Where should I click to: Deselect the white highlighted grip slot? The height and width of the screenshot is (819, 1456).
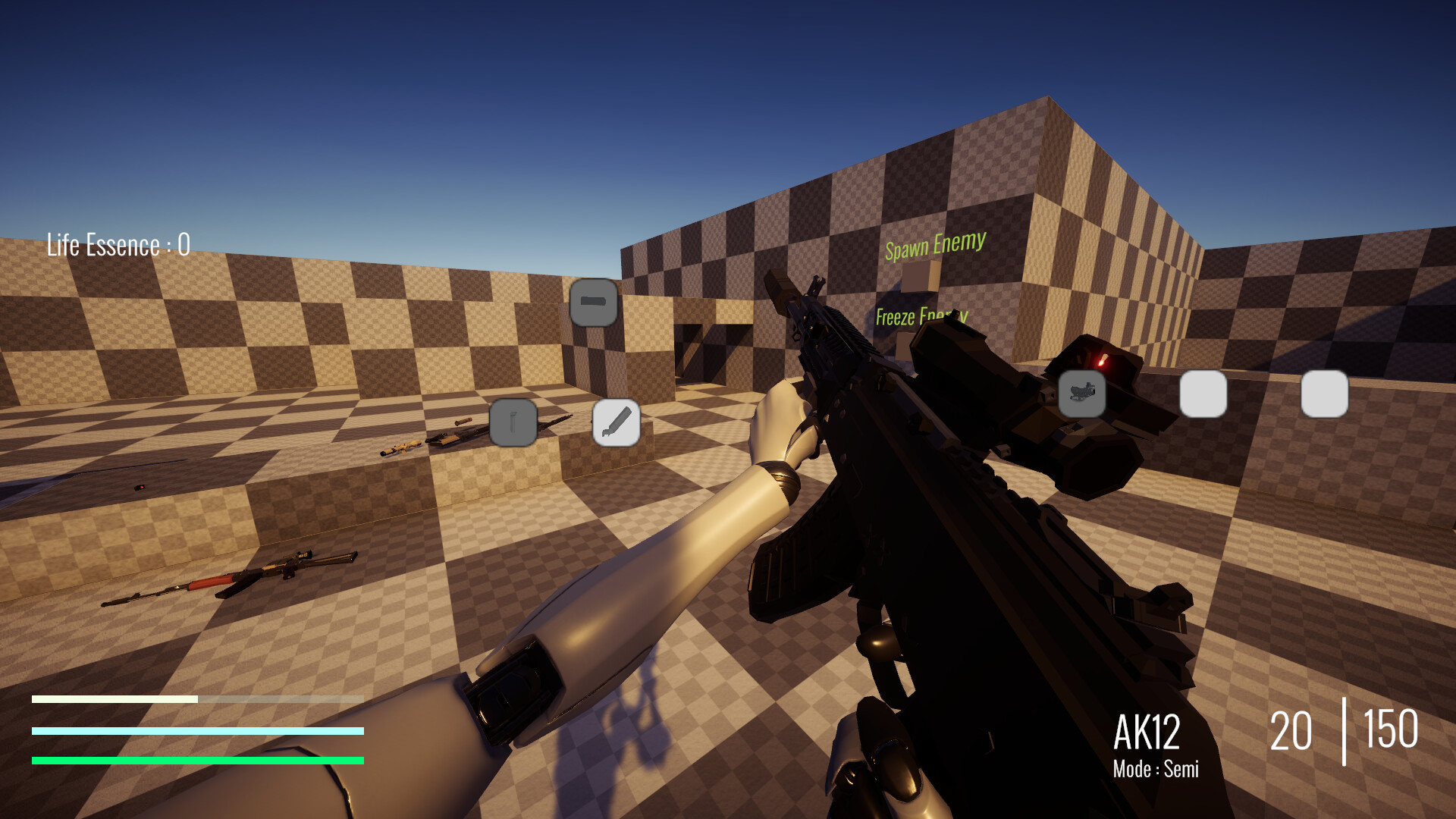tap(617, 422)
